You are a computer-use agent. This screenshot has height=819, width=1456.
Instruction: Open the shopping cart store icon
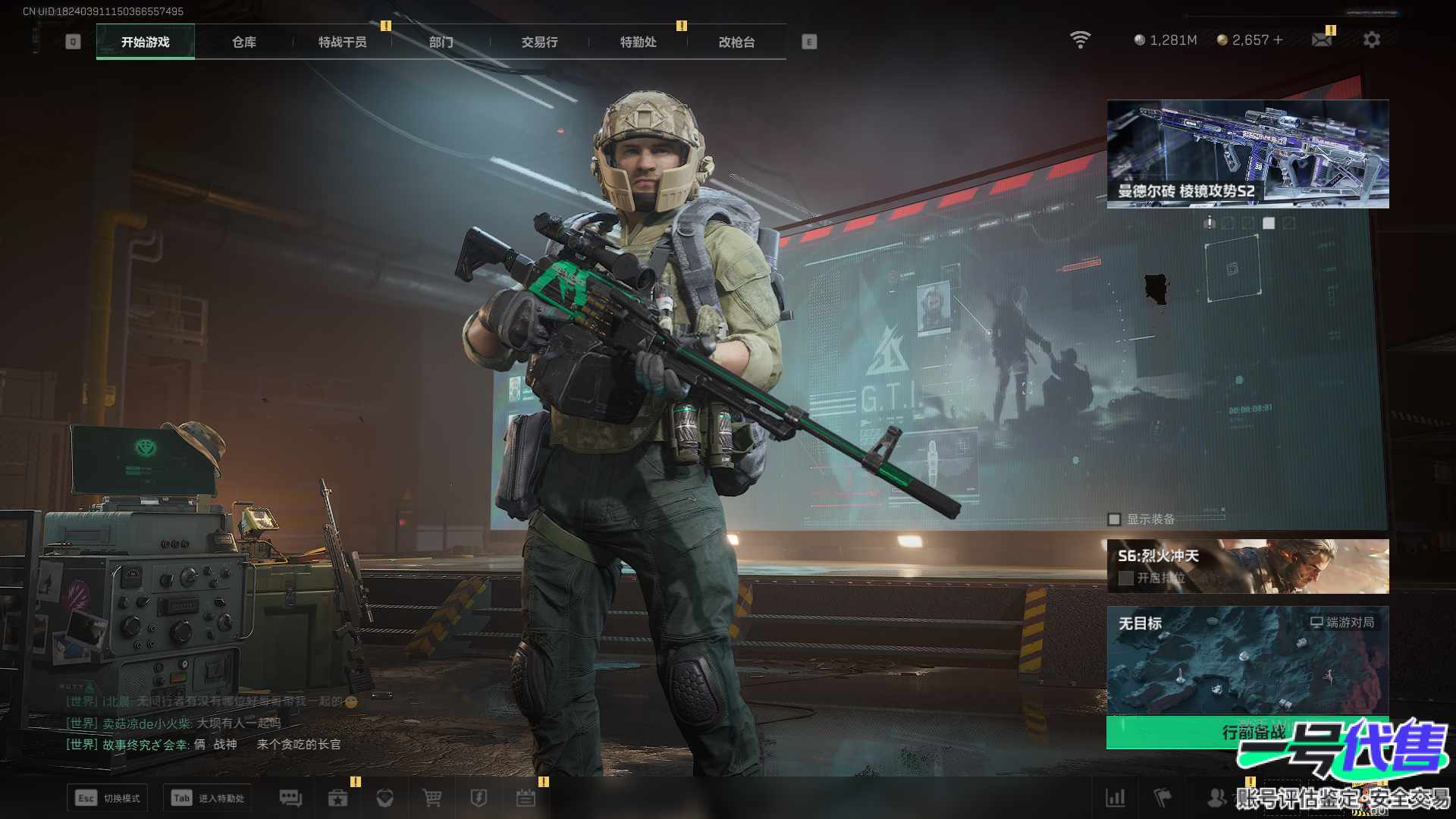pos(431,798)
